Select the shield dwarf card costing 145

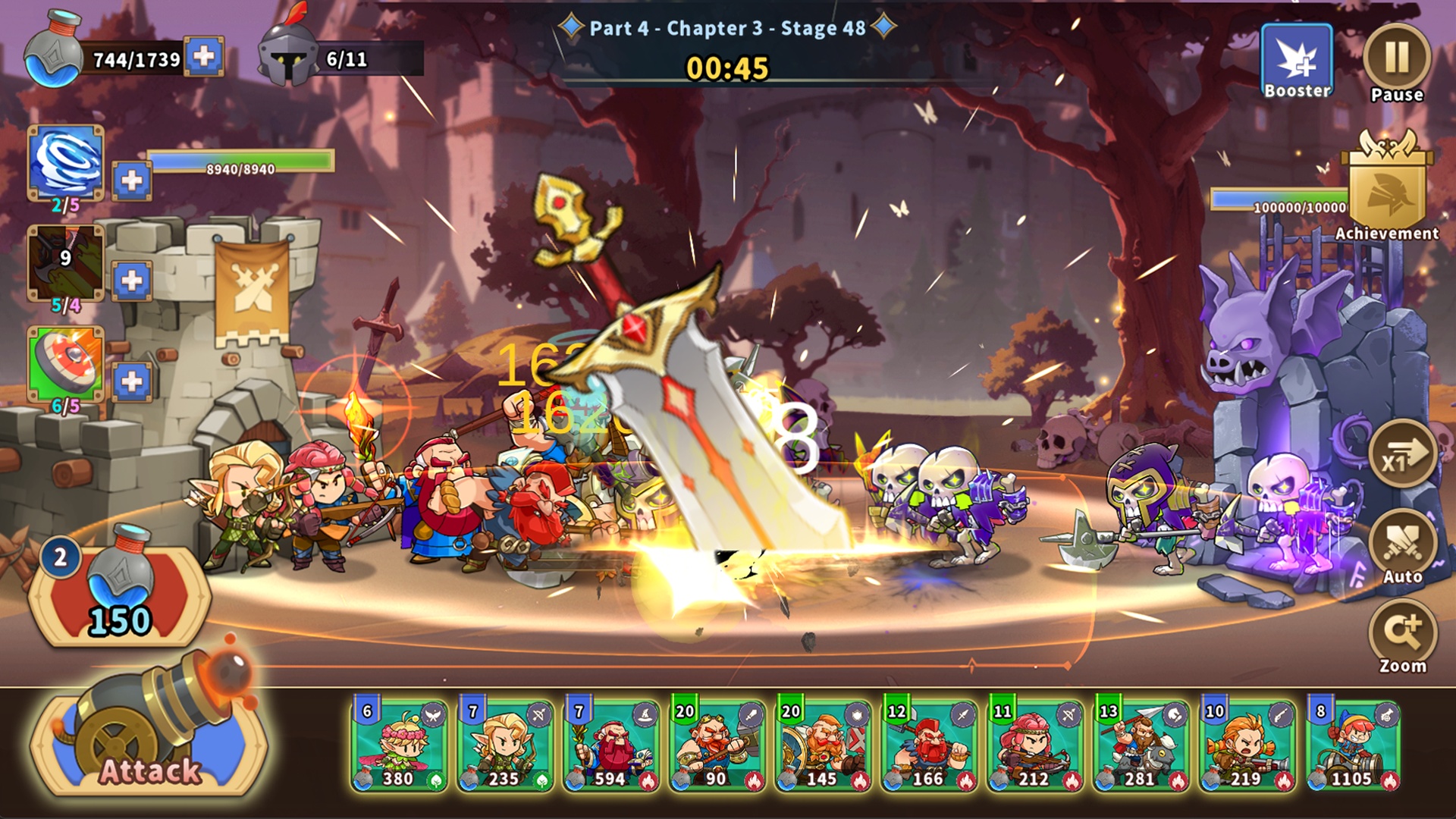click(x=823, y=746)
